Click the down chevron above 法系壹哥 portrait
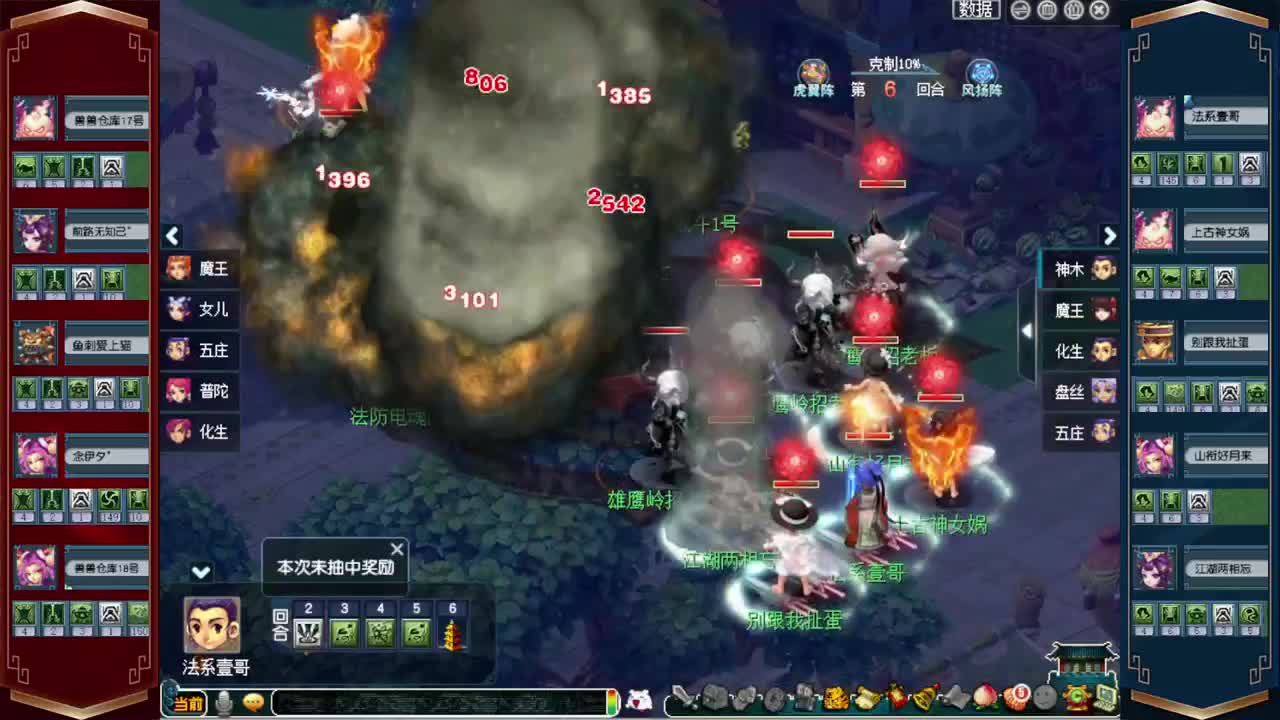1280x720 pixels. (x=201, y=571)
